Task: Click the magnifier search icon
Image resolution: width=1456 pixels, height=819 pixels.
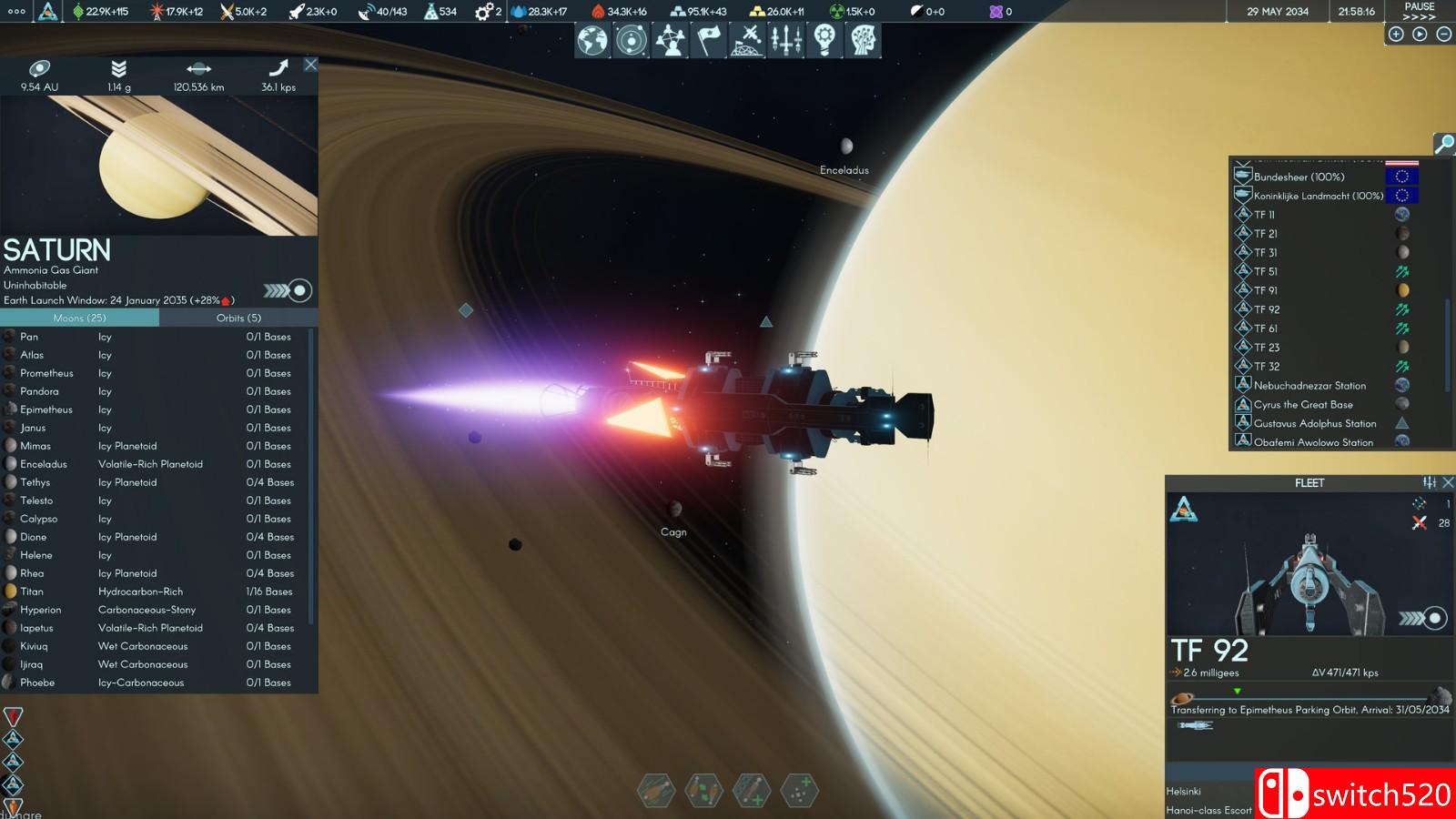Action: coord(1443,144)
